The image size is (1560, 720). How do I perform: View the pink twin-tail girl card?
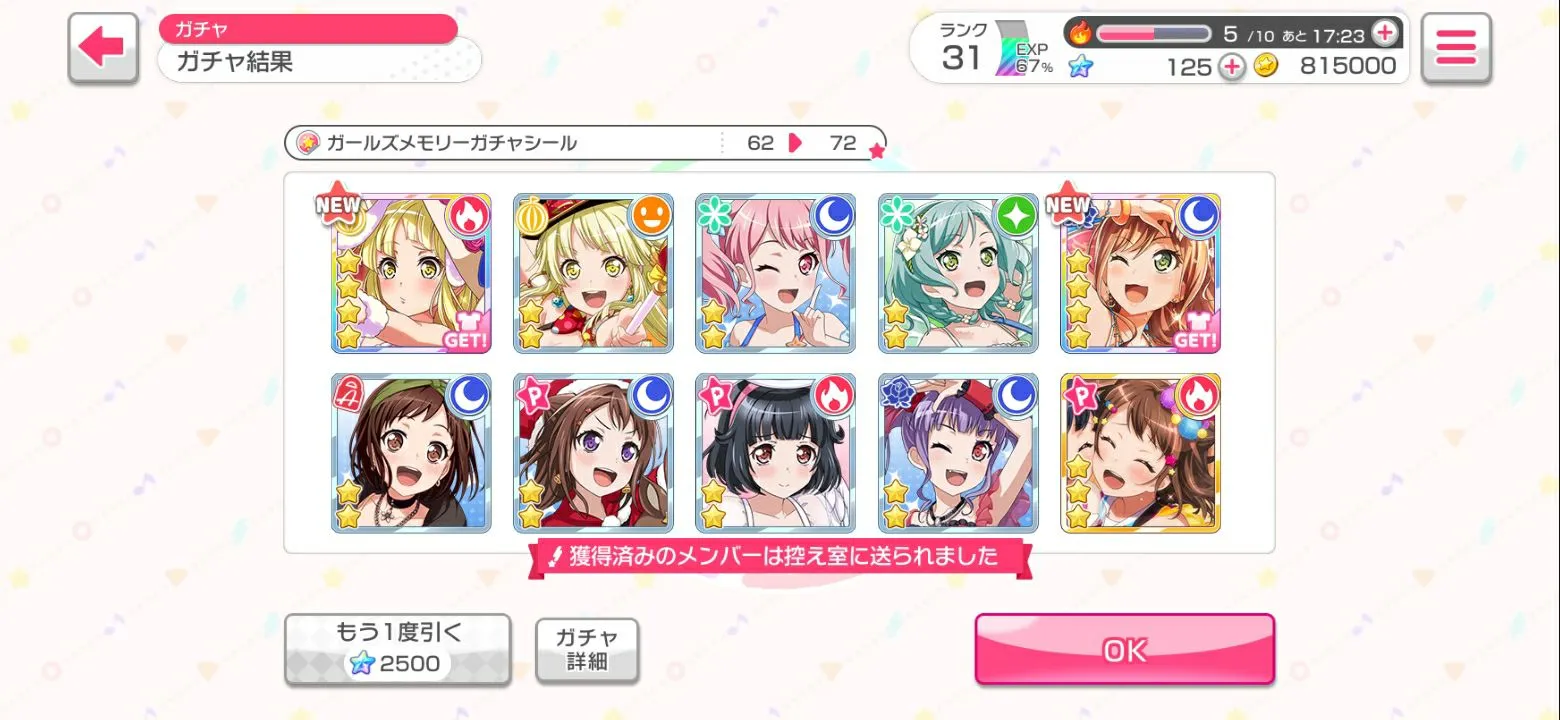[776, 273]
